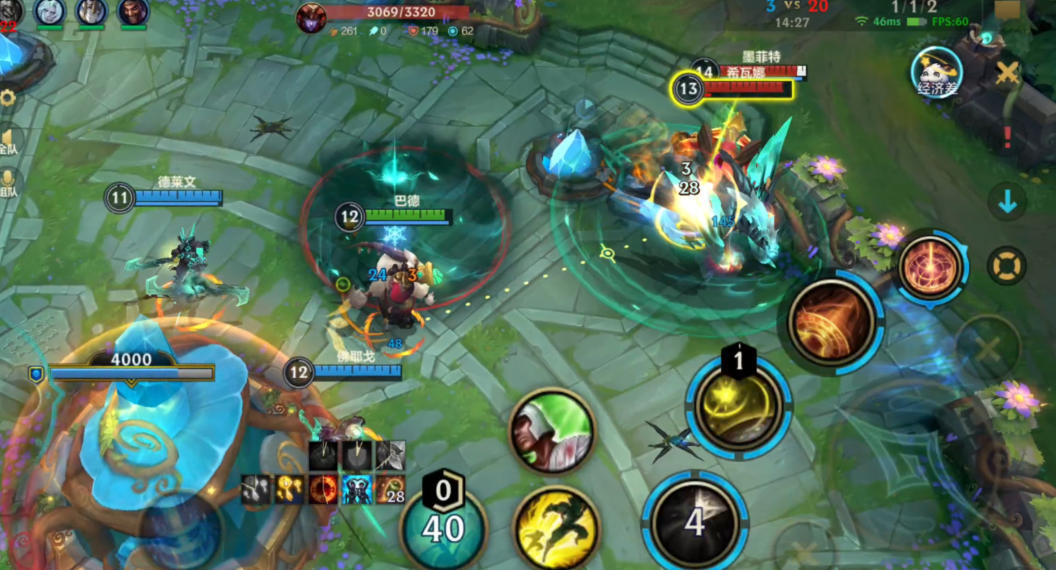
Task: Tap the yellow ring target-lock button
Action: tap(1006, 266)
